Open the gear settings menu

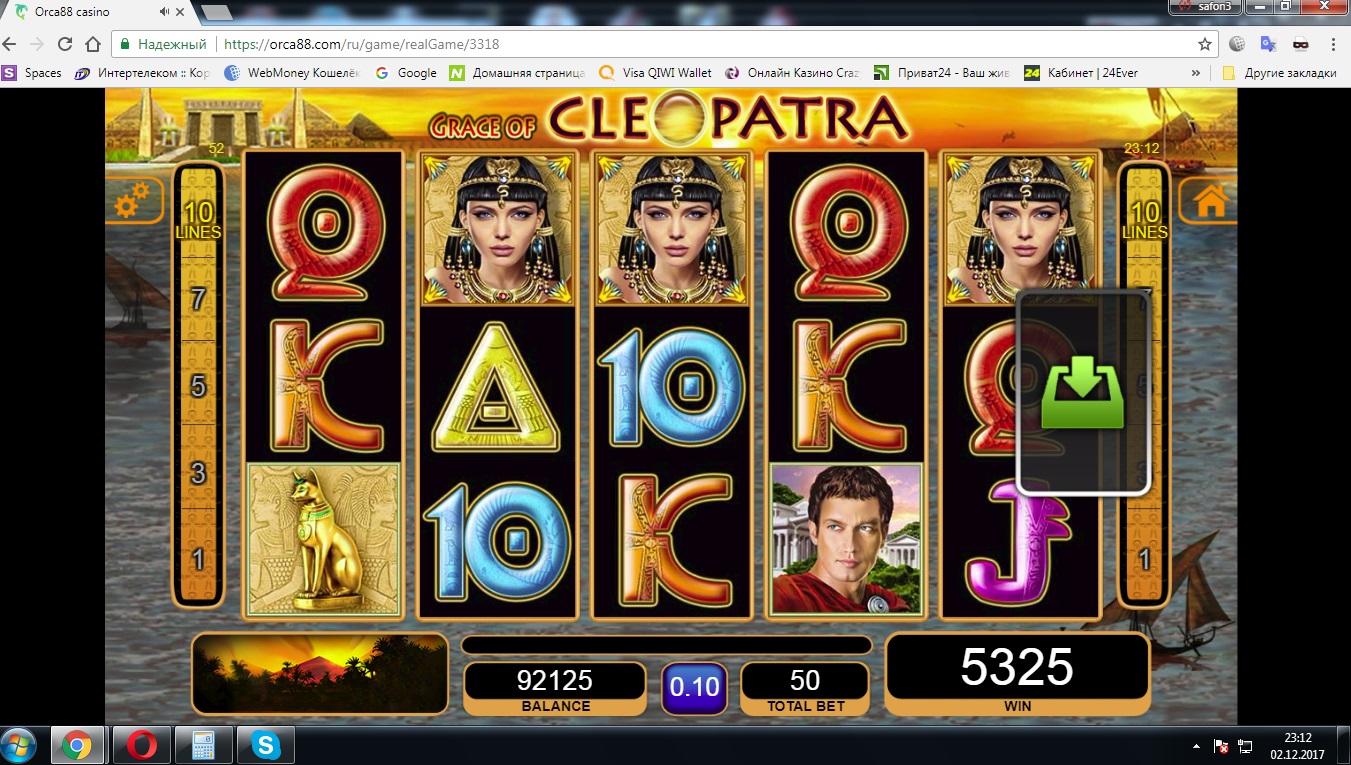tap(132, 203)
